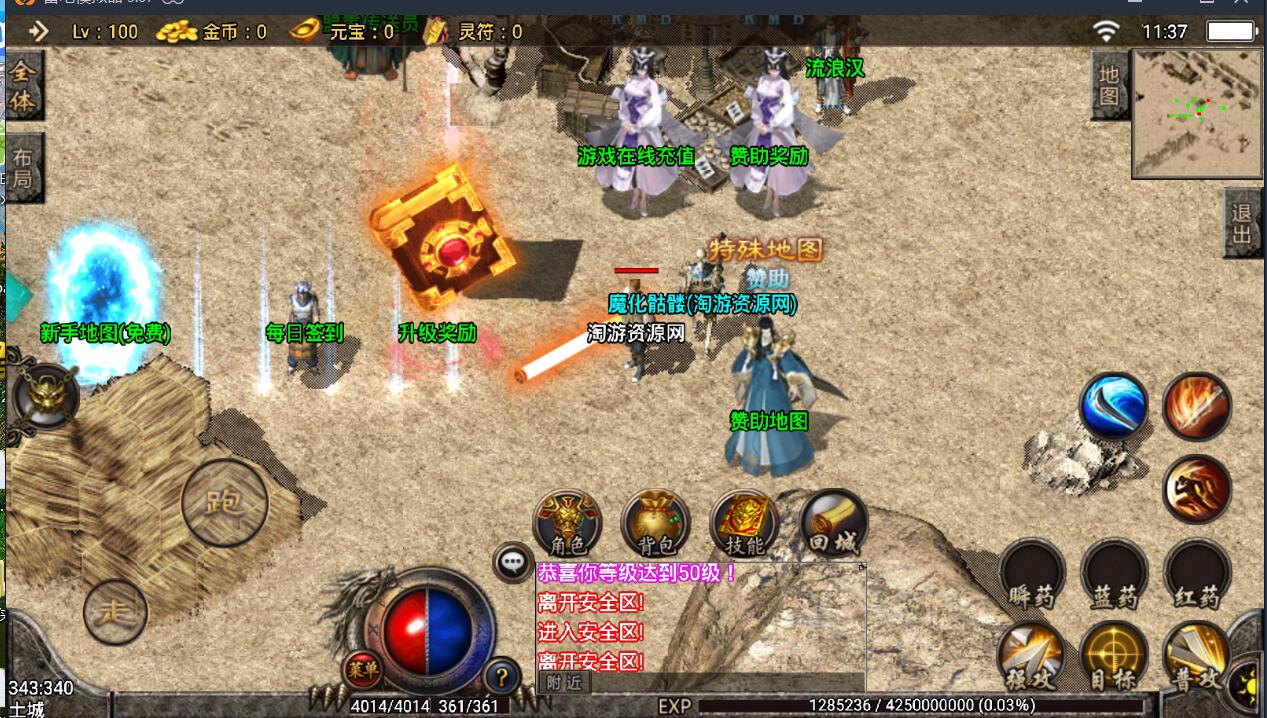The width and height of the screenshot is (1267, 718).
Task: Tap the 普攻 normal attack button
Action: (x=1196, y=655)
